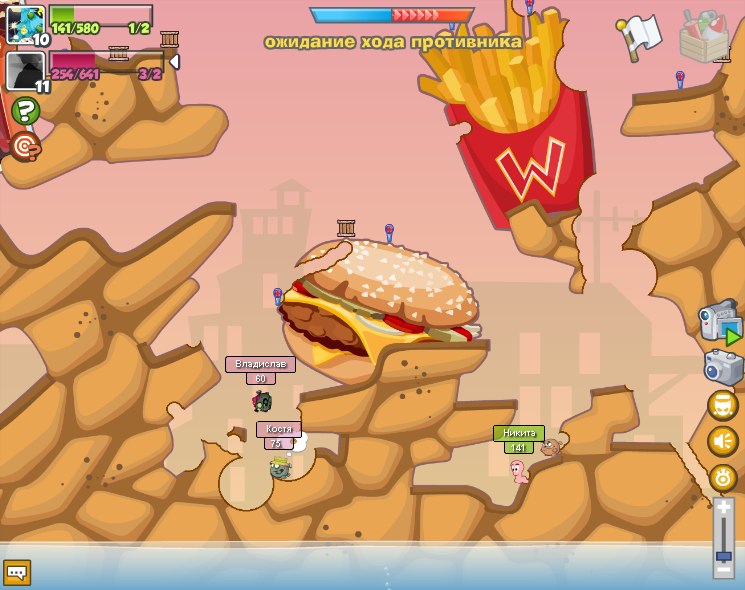
Task: Click the blue zoom slider handle
Action: coord(723,555)
